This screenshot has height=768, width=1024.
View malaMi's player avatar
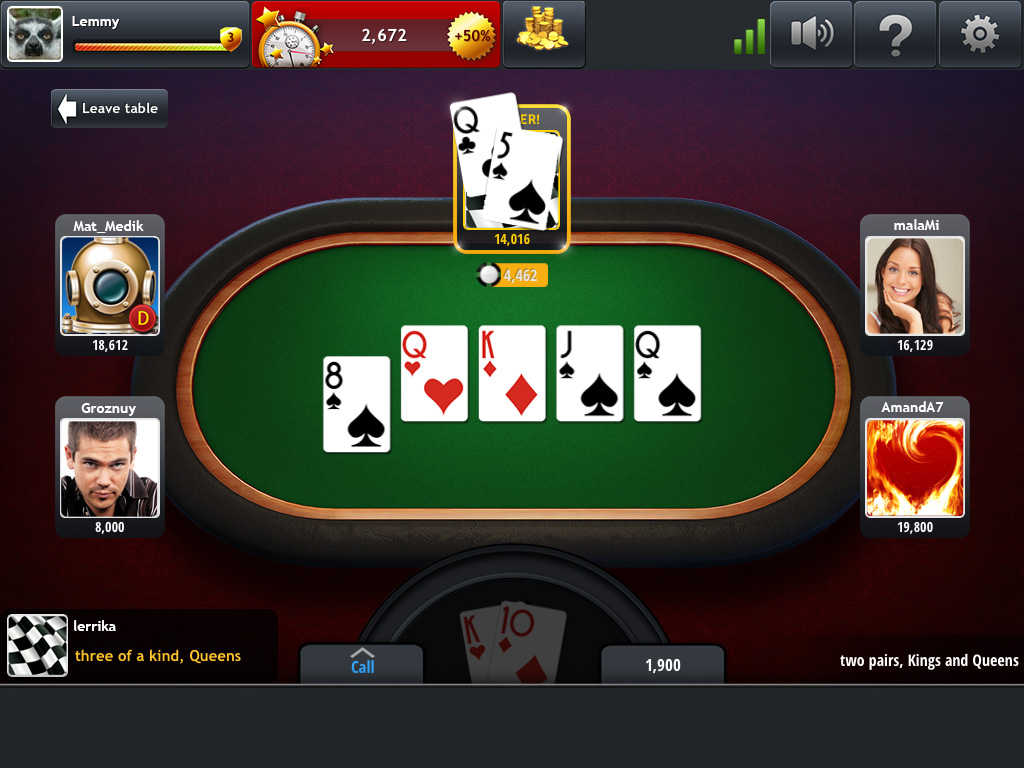[915, 285]
